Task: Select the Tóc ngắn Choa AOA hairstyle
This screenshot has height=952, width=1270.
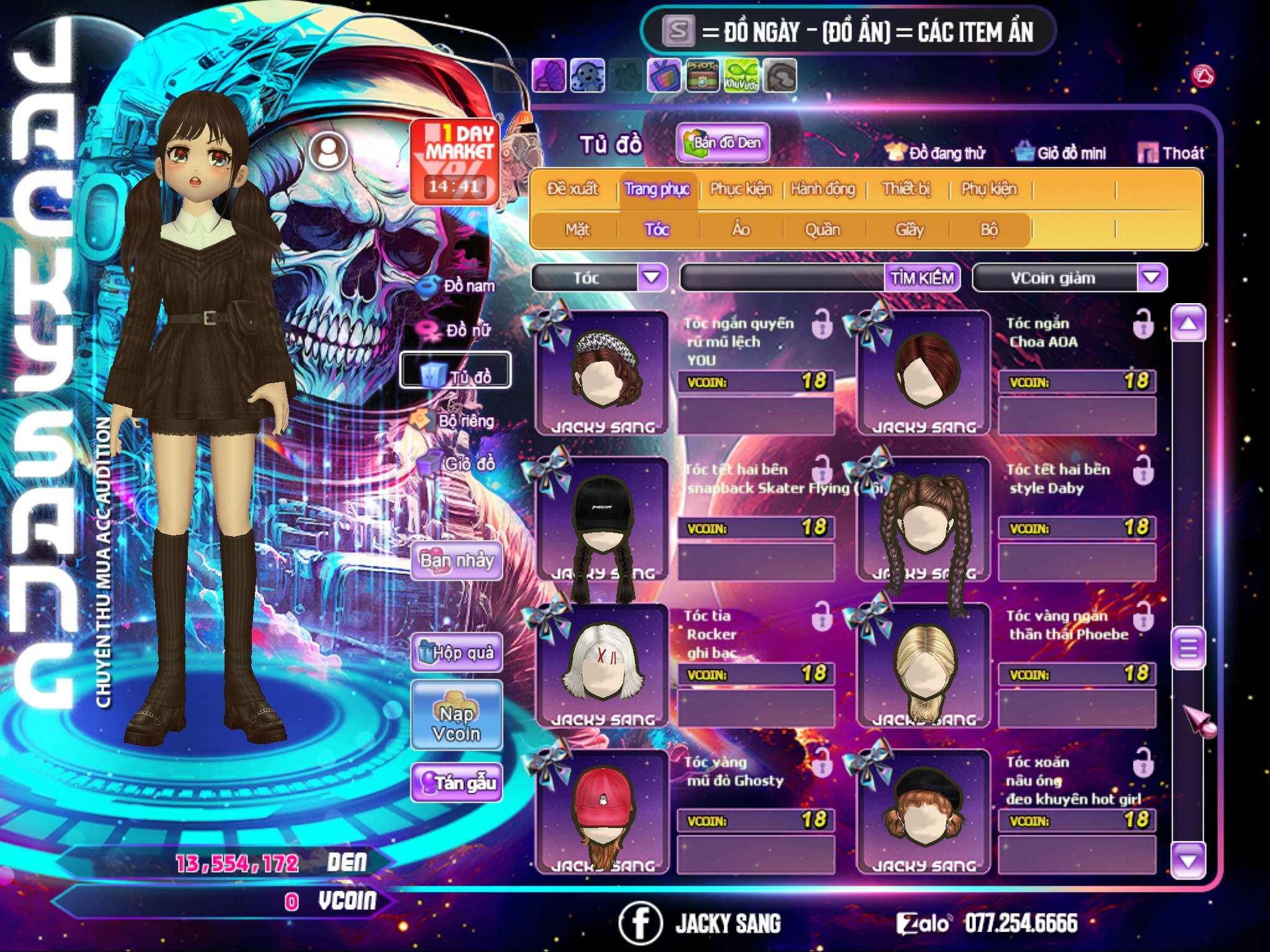Action: (923, 373)
